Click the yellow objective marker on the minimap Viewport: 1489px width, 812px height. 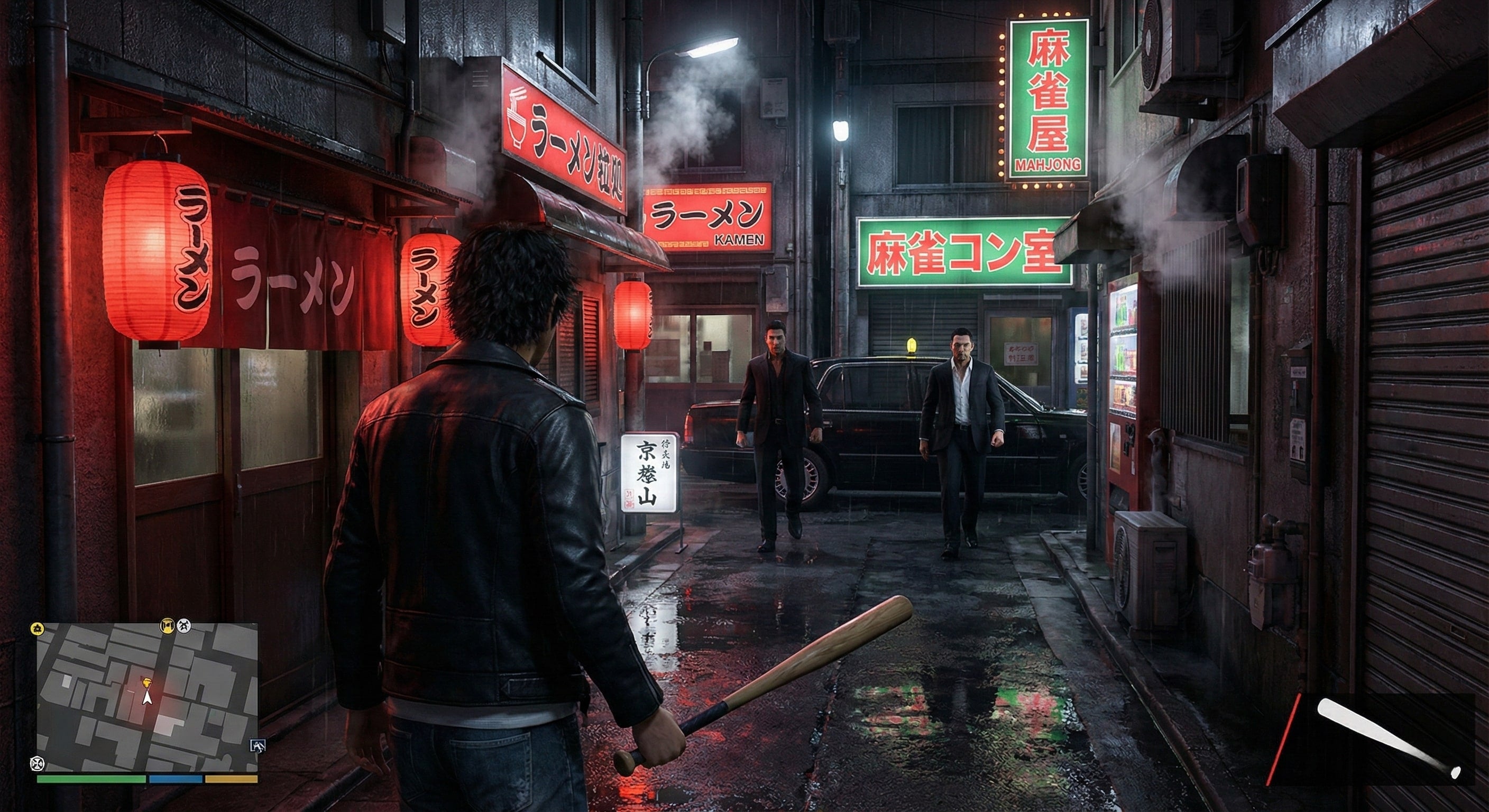[x=148, y=682]
